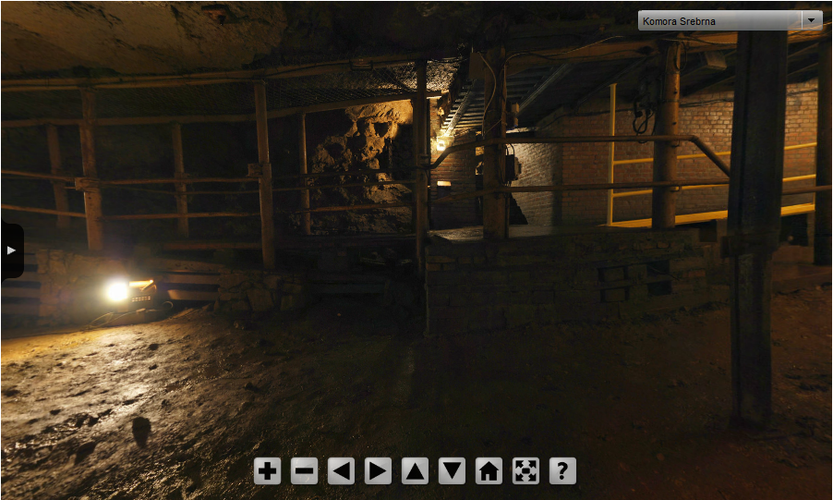Image resolution: width=833 pixels, height=500 pixels.
Task: Rotate the panorama view right
Action: click(378, 471)
